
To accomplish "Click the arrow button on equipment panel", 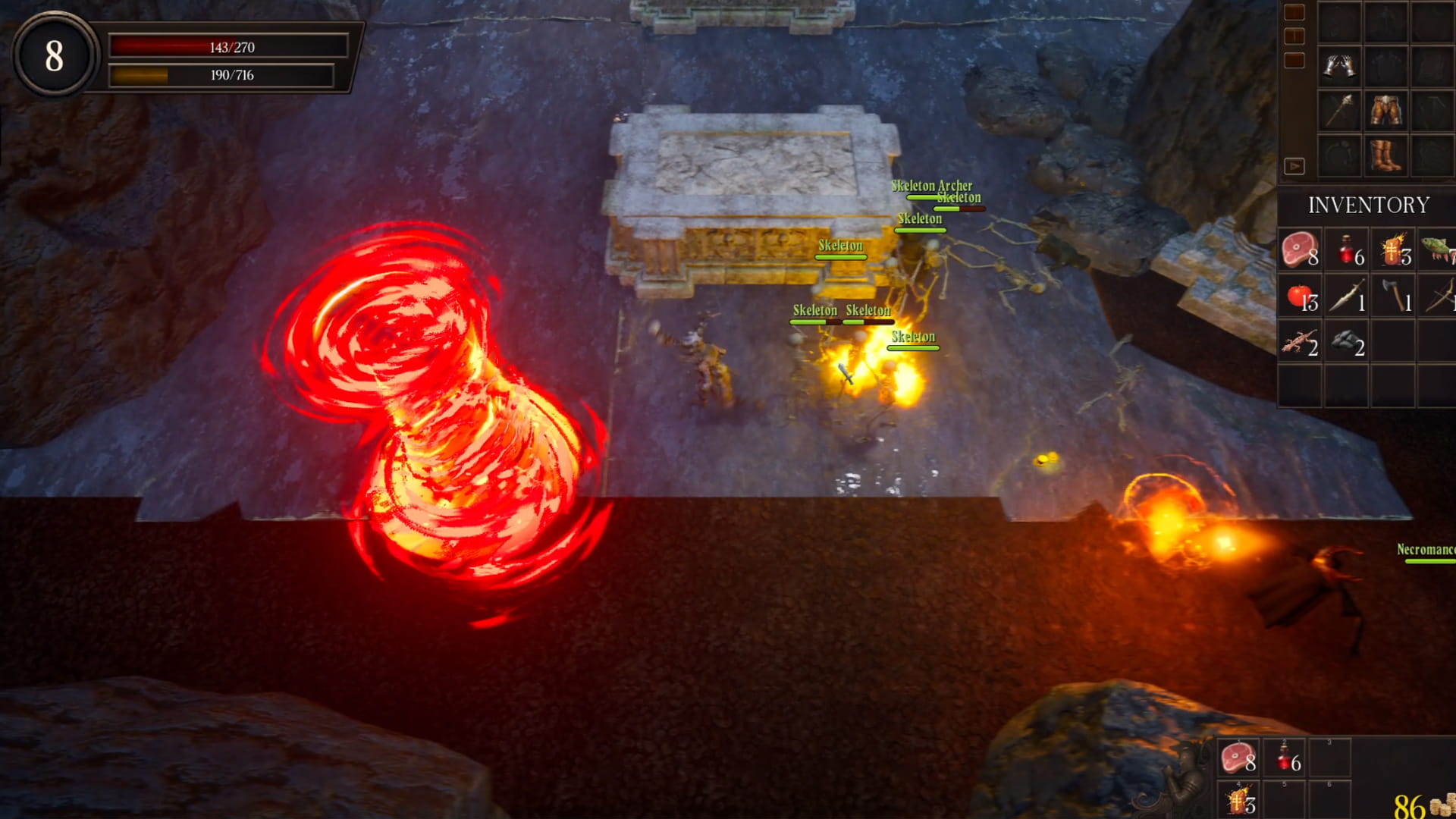I will pyautogui.click(x=1294, y=166).
